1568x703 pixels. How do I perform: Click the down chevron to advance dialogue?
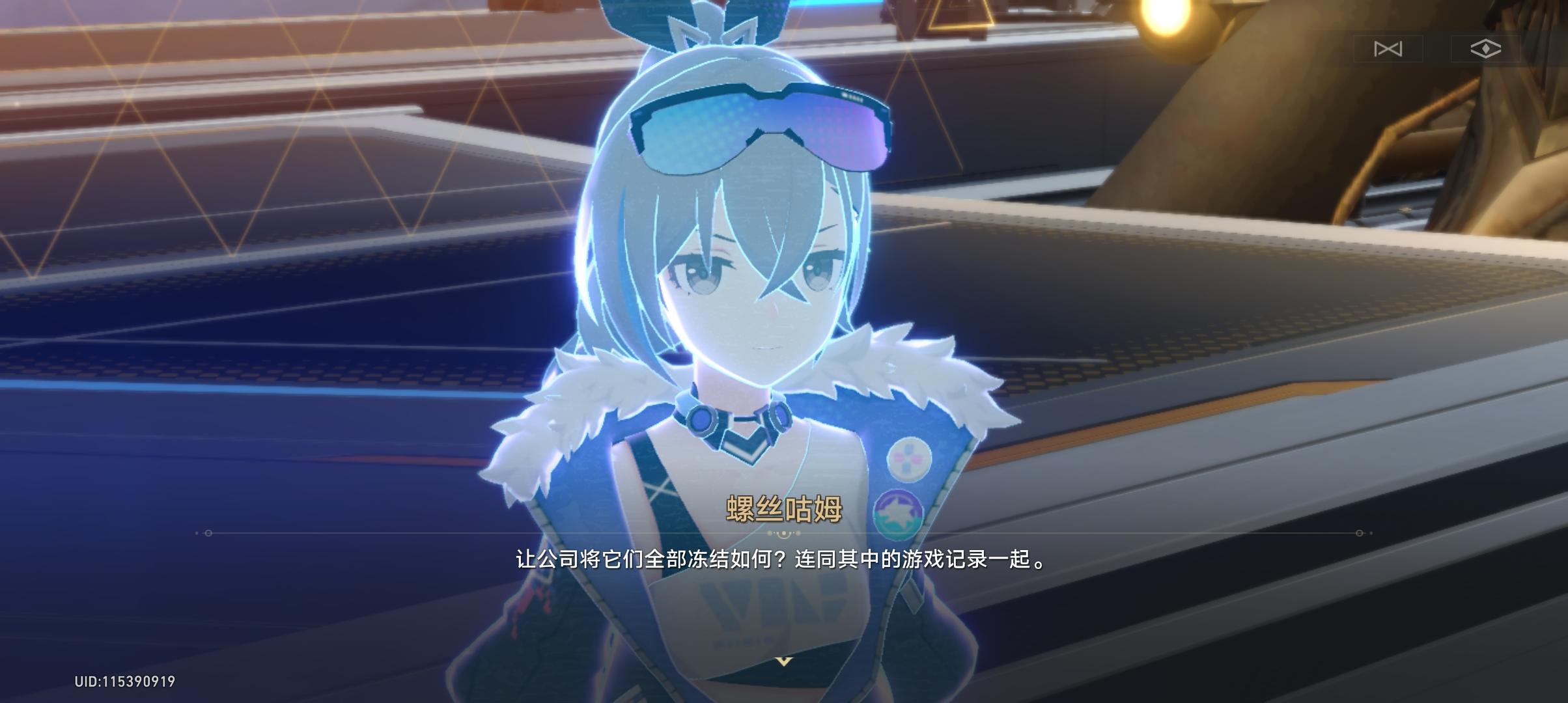click(784, 660)
